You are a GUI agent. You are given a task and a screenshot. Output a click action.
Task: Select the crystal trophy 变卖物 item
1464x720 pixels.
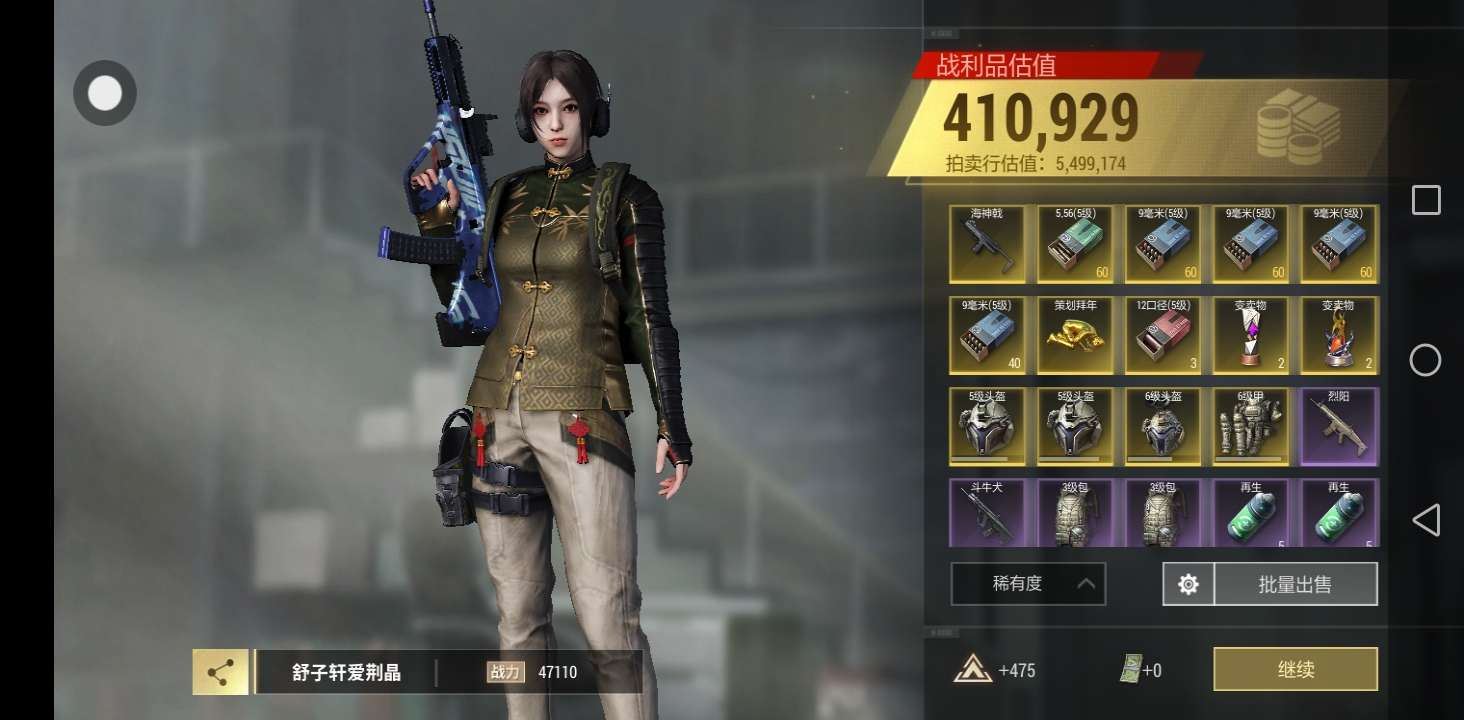[1251, 335]
